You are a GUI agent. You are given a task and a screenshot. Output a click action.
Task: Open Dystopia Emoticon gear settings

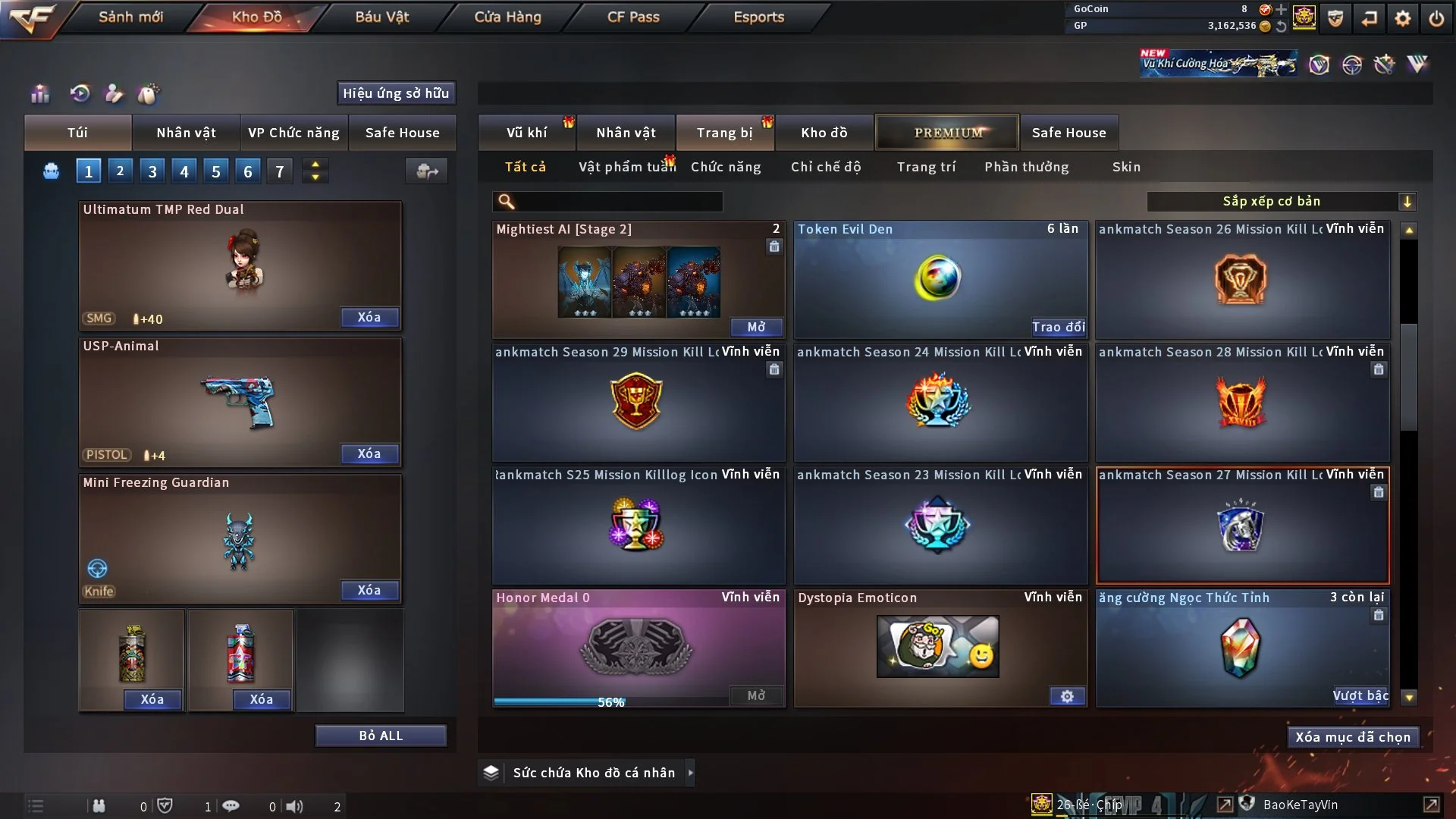point(1067,696)
